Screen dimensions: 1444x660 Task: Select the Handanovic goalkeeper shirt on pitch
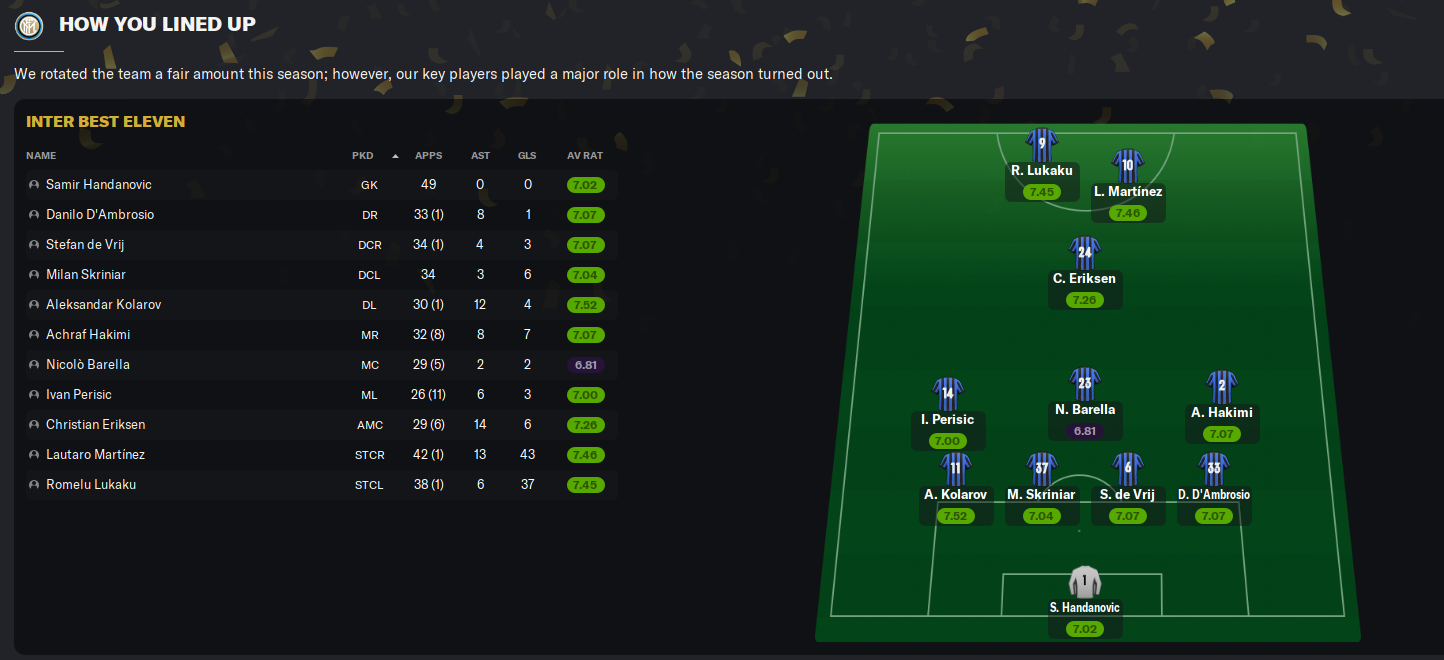1084,582
